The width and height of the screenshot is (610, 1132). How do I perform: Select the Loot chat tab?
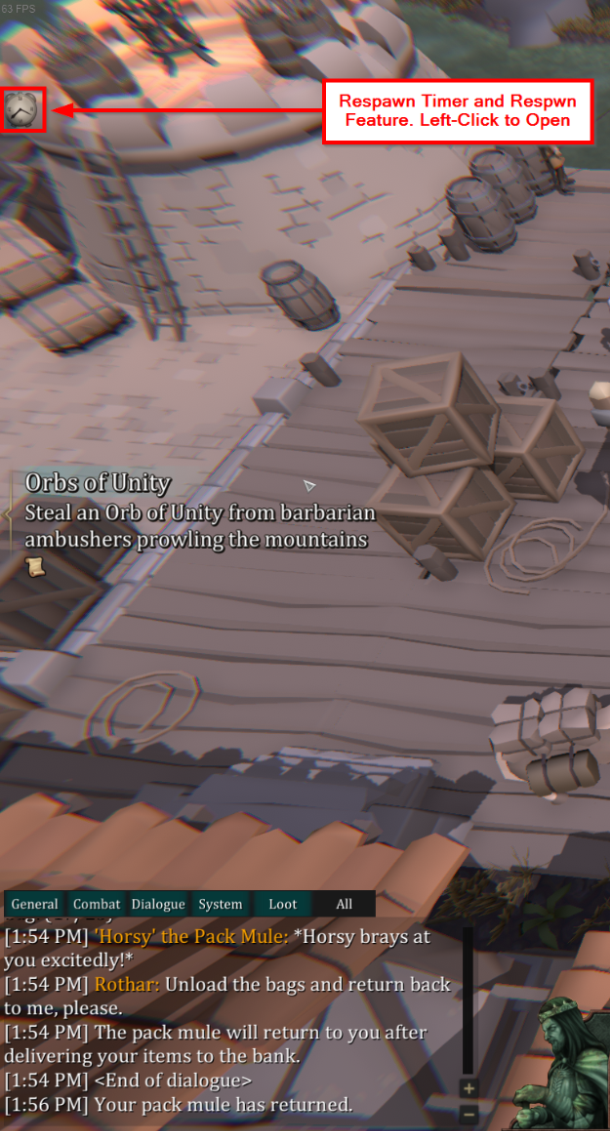[283, 904]
